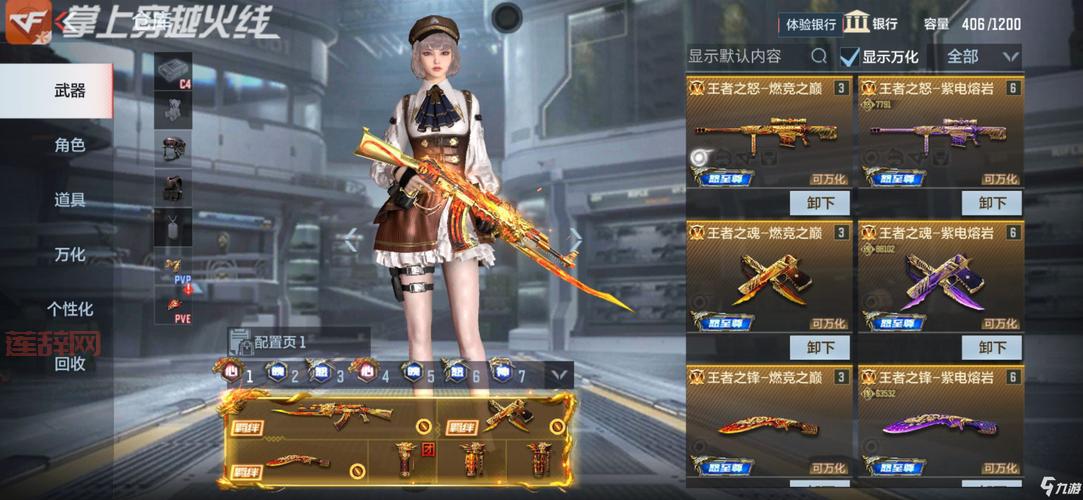Go to the 万化 tab
Image resolution: width=1083 pixels, height=500 pixels.
coord(69,255)
